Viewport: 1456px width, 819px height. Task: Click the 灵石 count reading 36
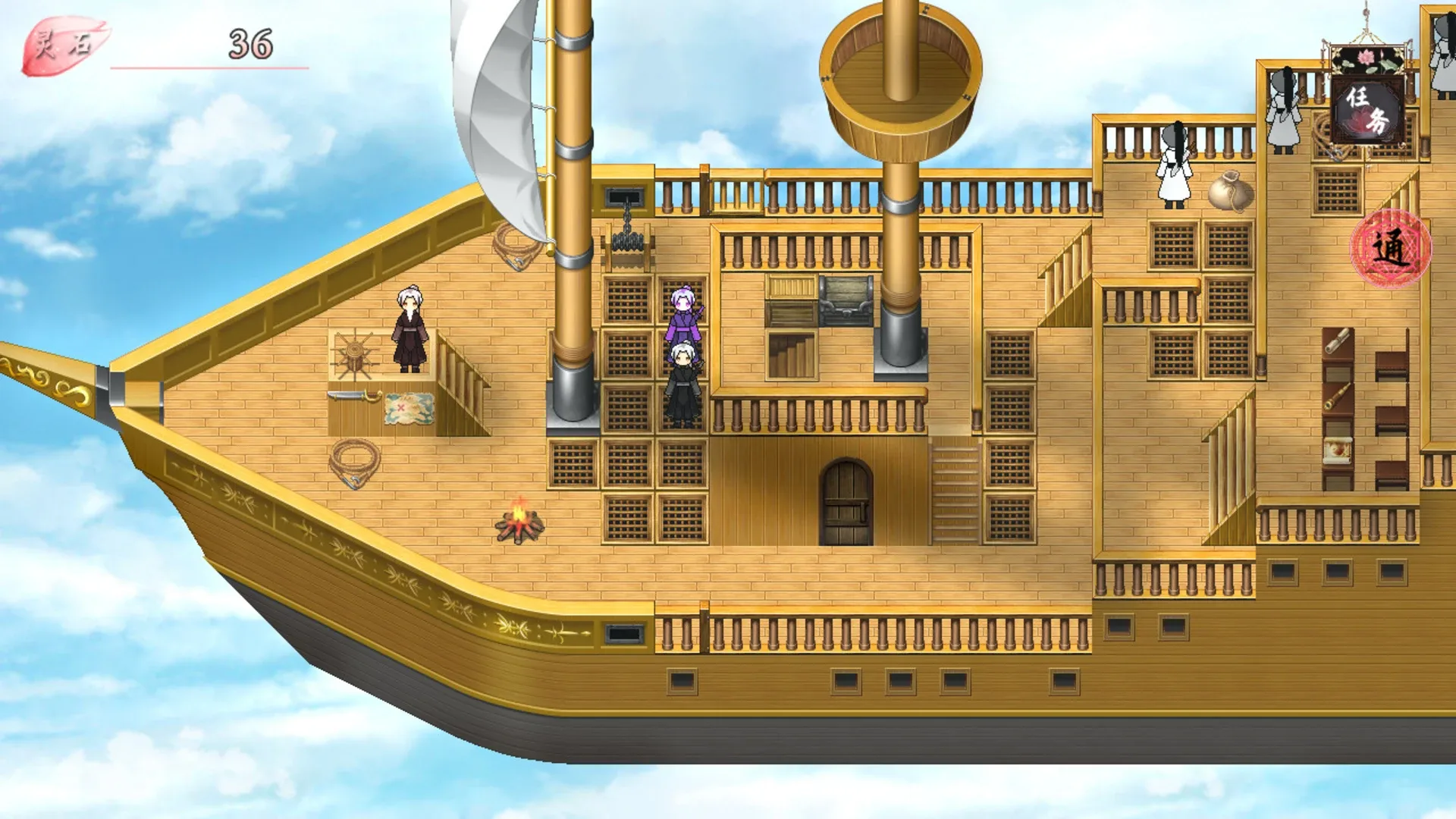[x=250, y=42]
